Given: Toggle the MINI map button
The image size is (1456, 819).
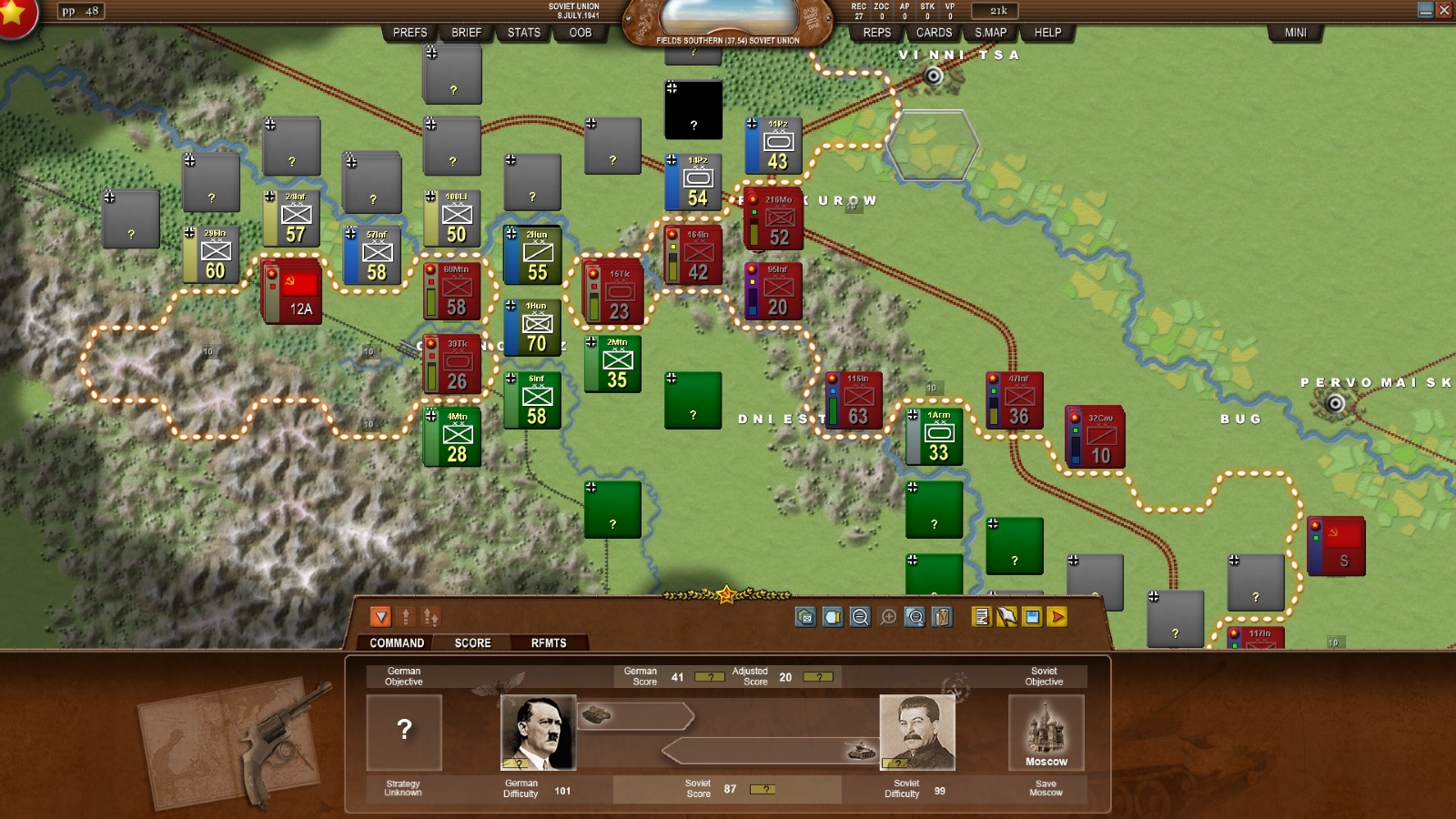Looking at the screenshot, I should [1295, 33].
